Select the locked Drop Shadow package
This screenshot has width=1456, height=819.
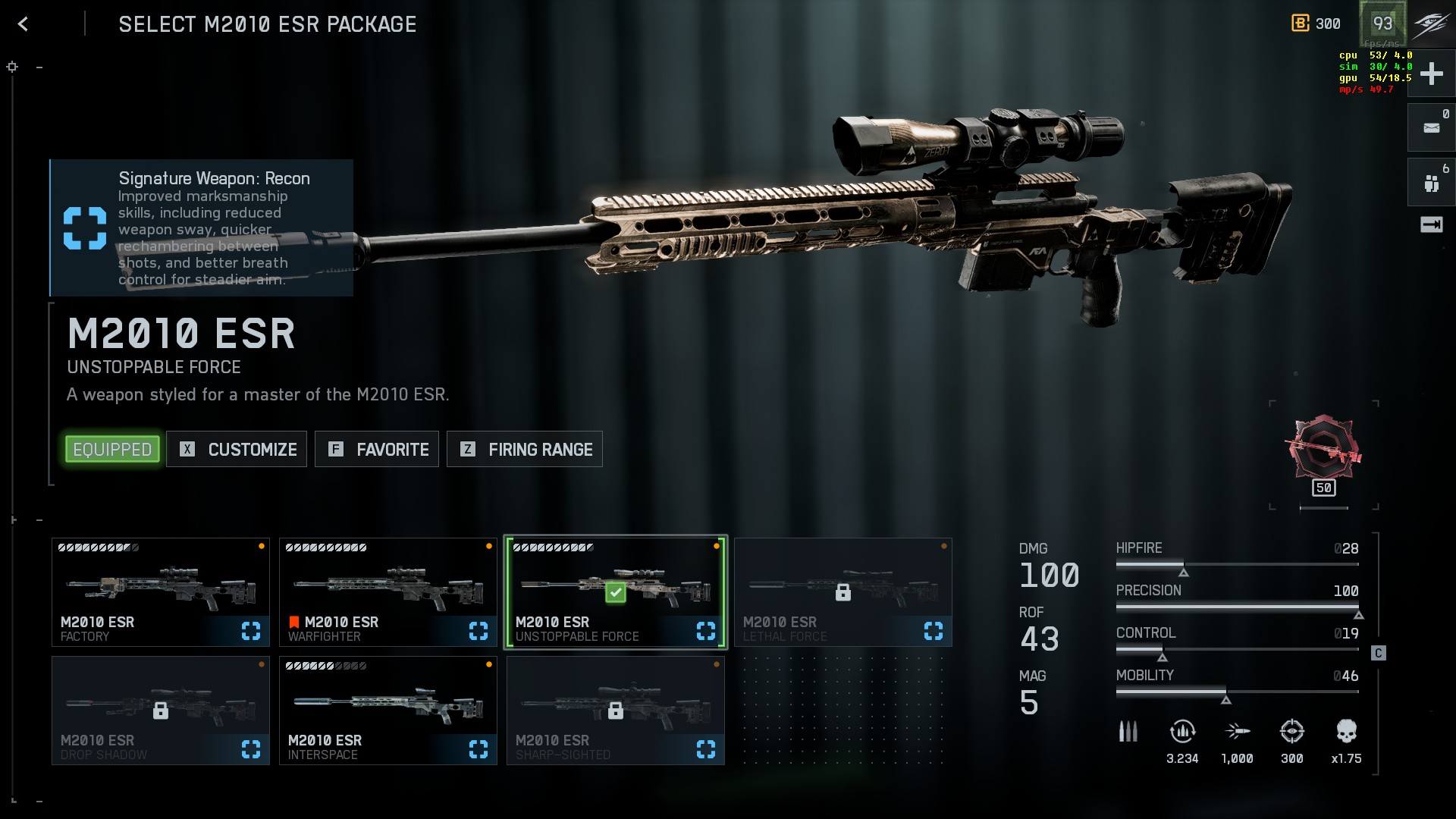click(x=161, y=711)
